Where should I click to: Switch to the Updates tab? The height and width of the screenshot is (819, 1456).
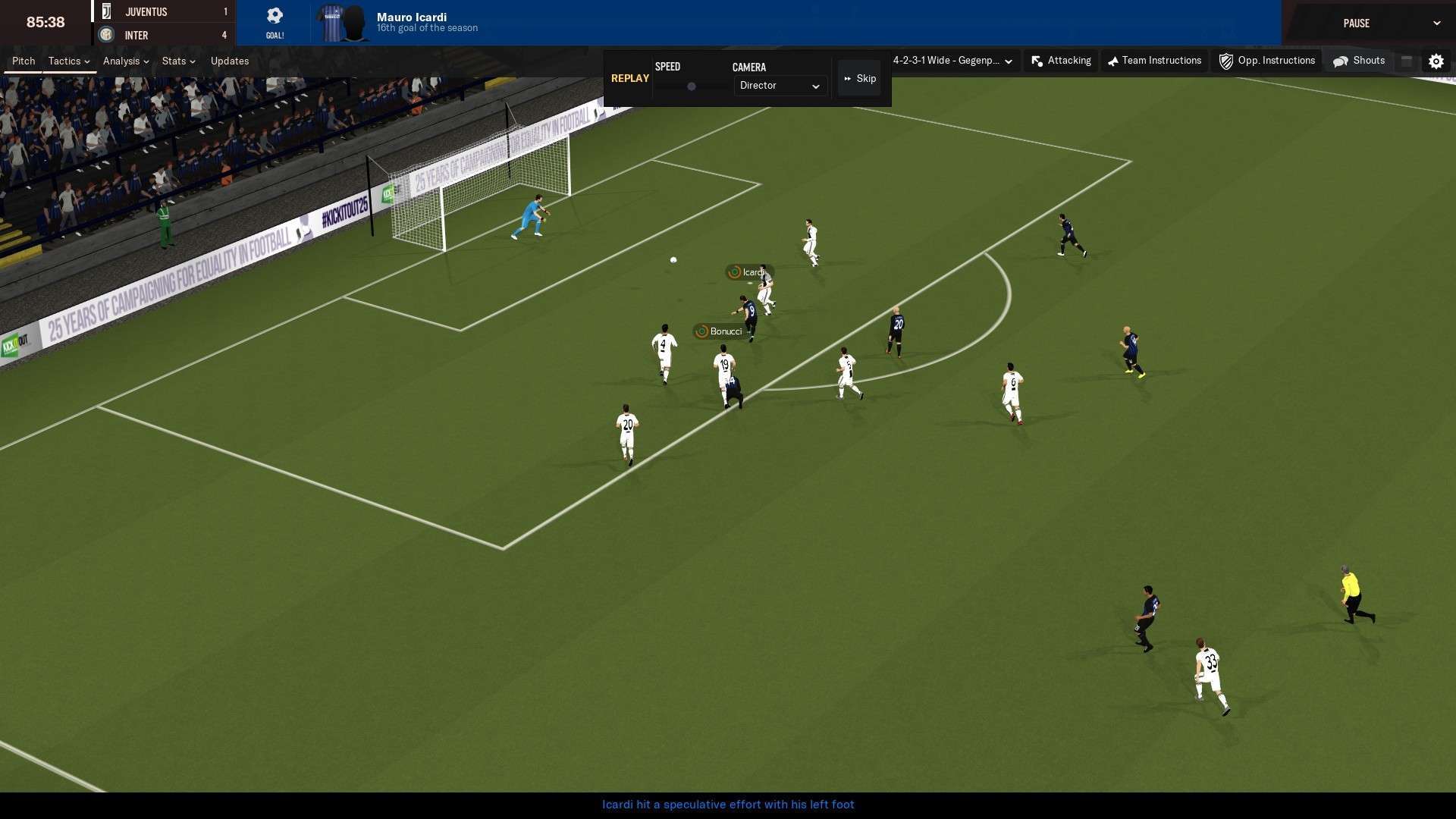point(230,61)
